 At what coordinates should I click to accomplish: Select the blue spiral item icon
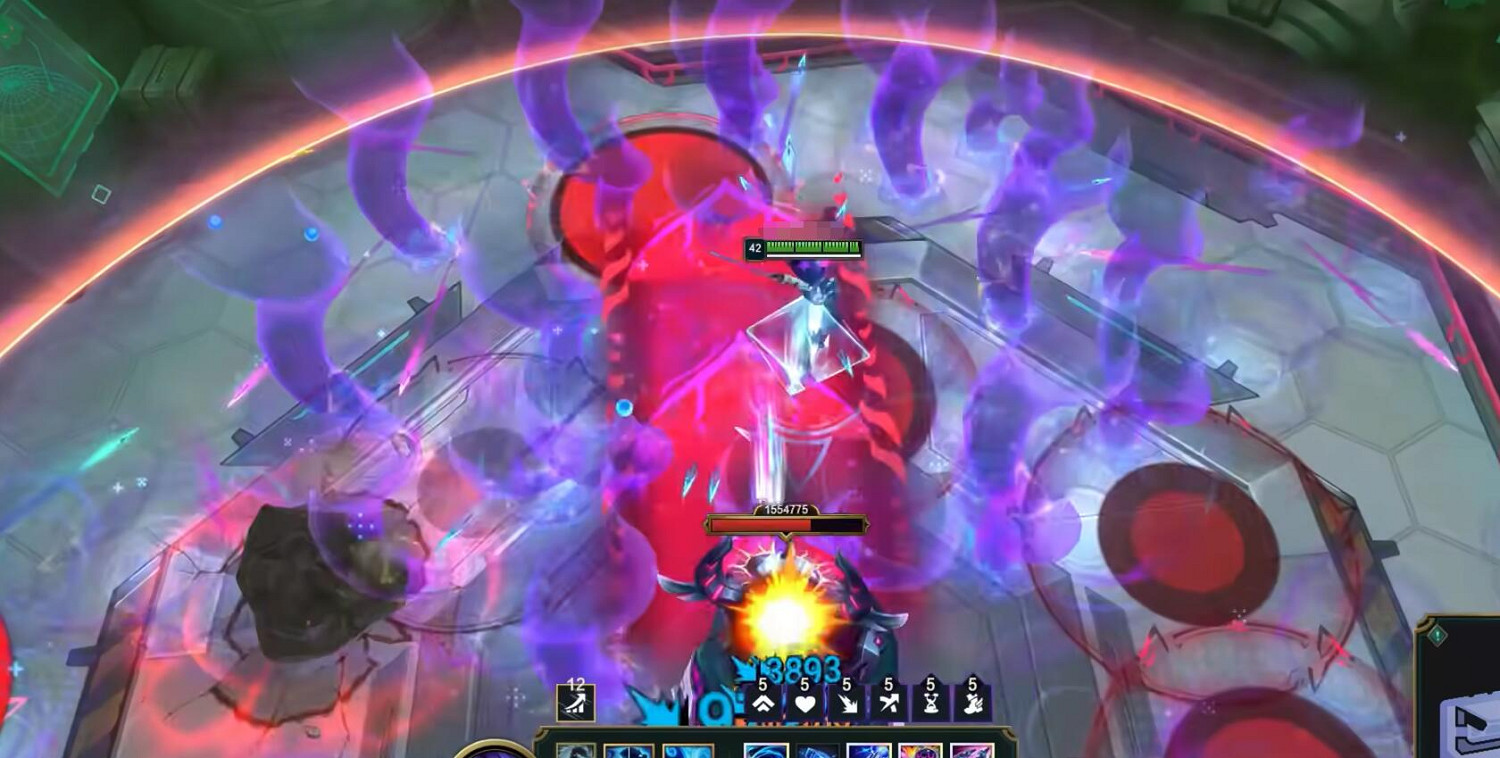pyautogui.click(x=766, y=752)
